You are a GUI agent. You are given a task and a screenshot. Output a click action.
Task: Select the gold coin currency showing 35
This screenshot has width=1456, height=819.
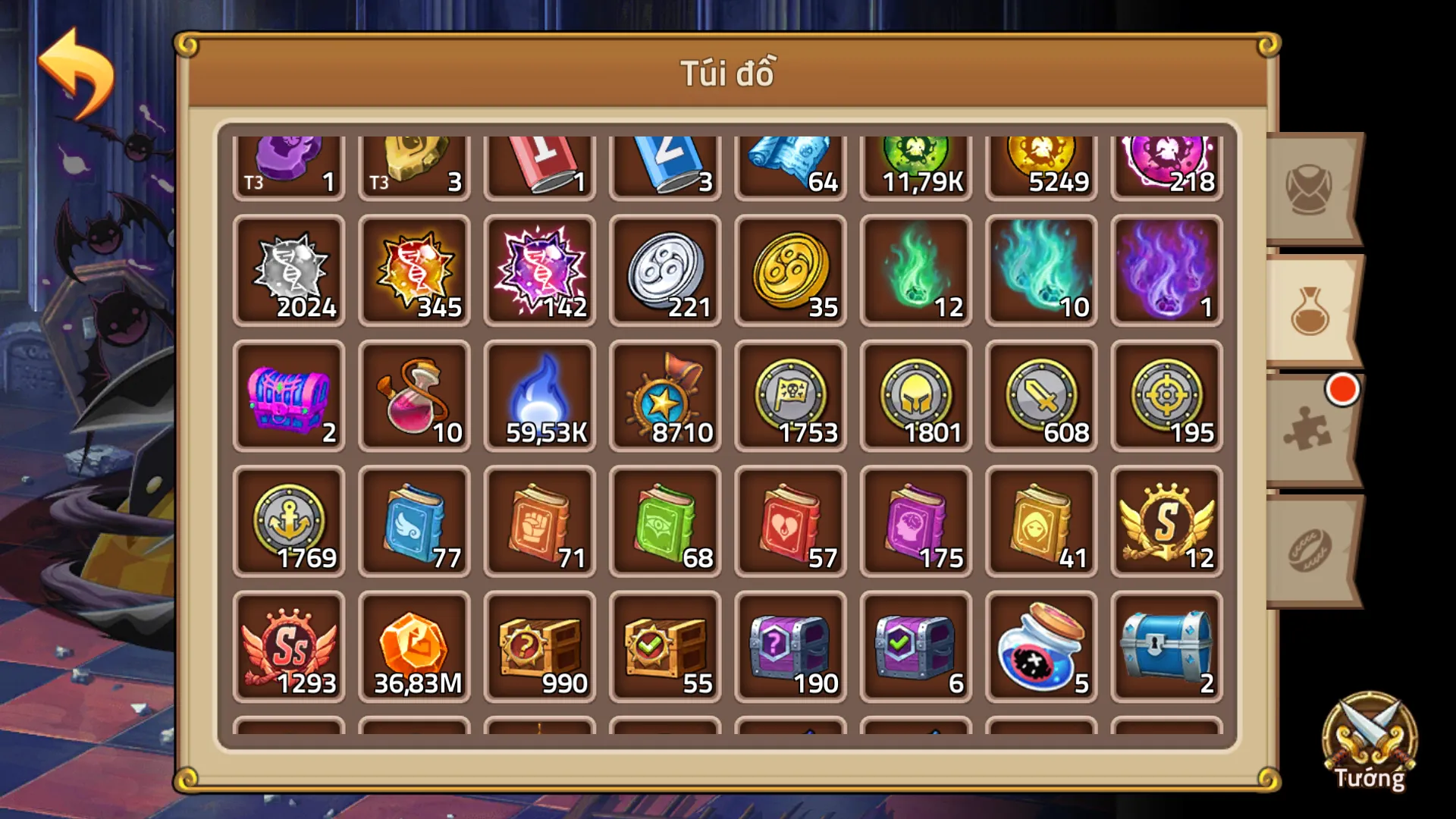click(789, 271)
